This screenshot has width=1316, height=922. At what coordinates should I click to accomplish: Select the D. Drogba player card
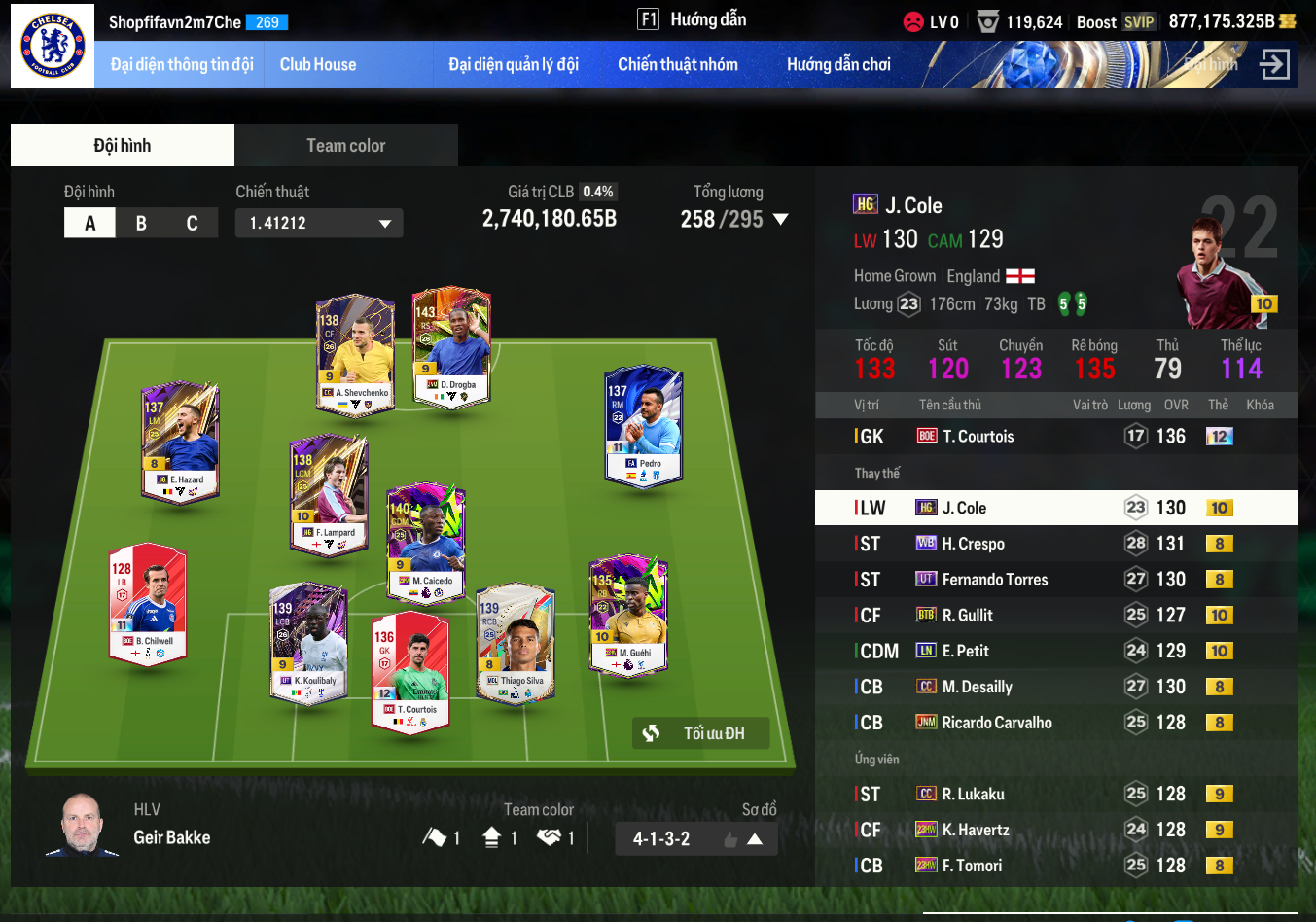coord(451,345)
